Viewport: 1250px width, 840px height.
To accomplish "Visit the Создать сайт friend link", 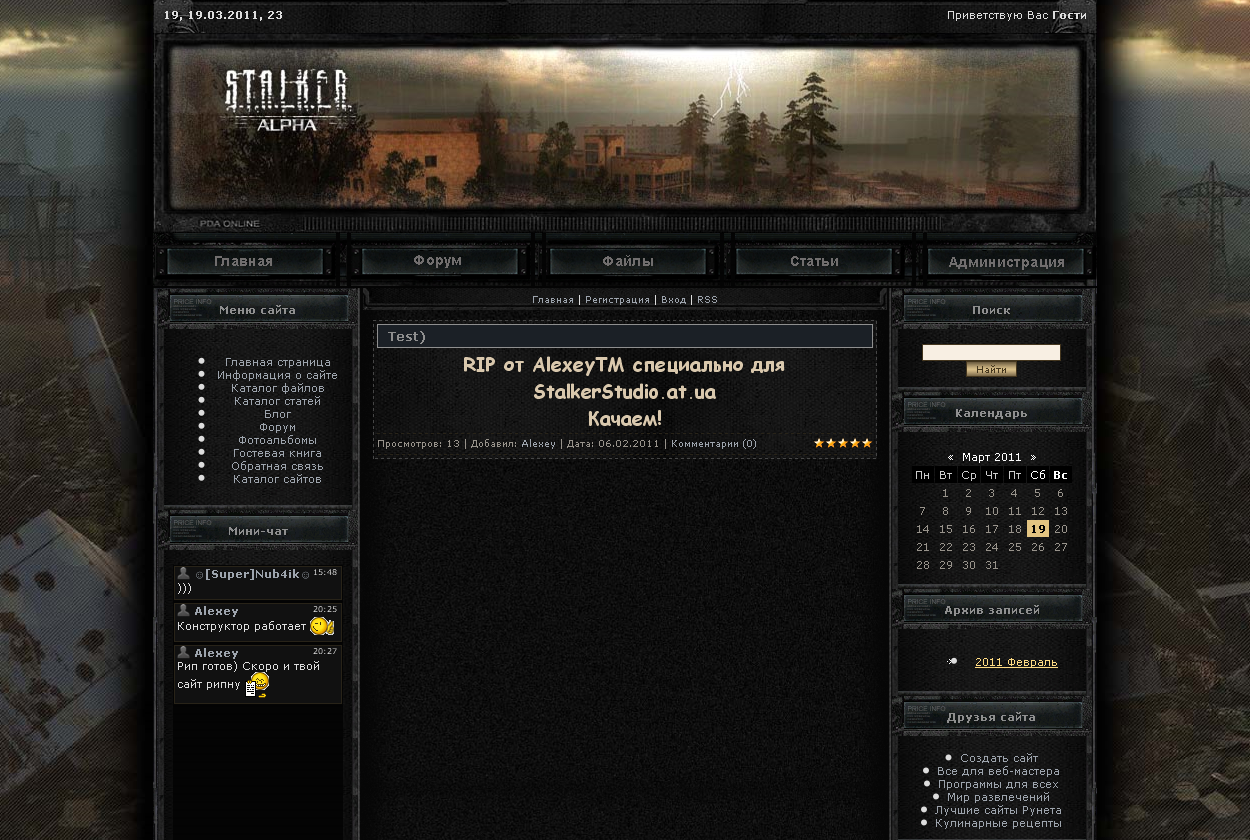I will pyautogui.click(x=999, y=758).
